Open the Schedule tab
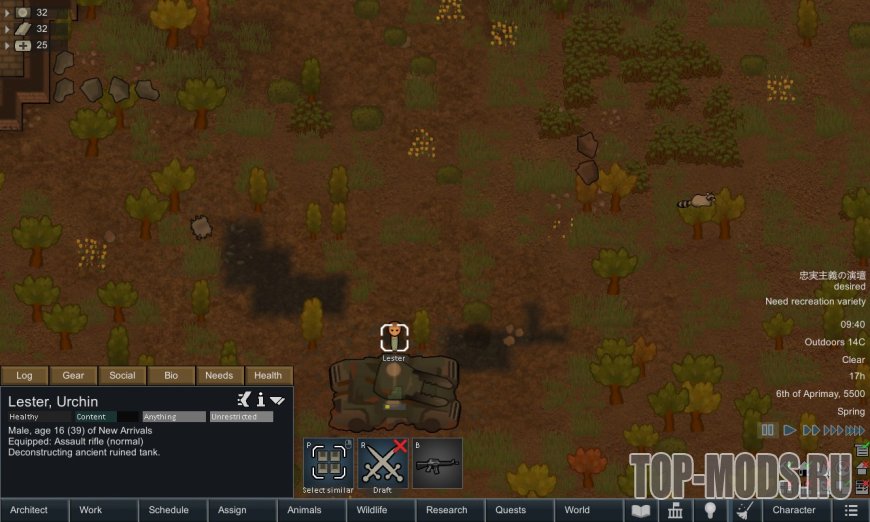Screen dimensions: 870x522 click(x=169, y=510)
